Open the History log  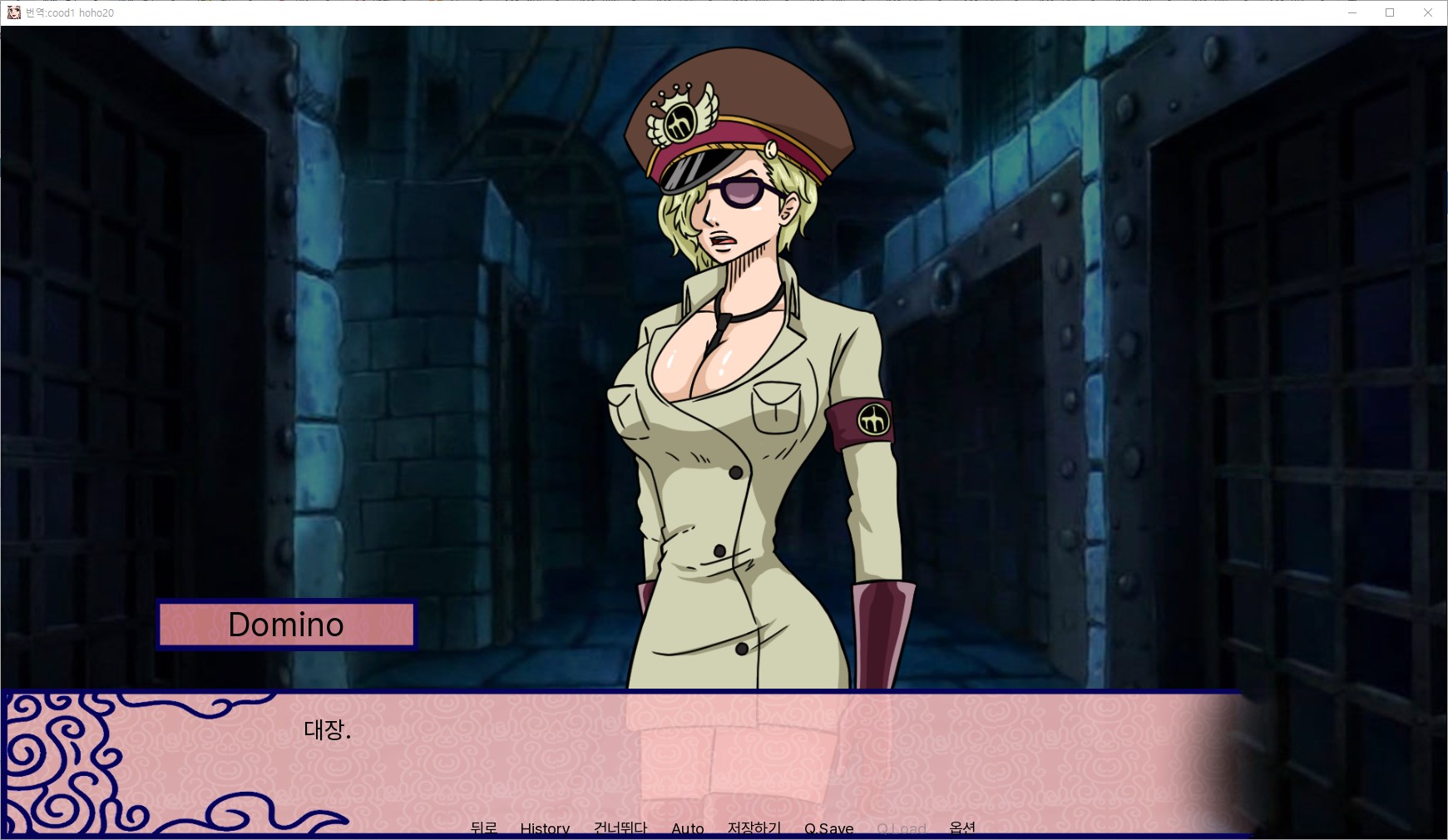[545, 828]
